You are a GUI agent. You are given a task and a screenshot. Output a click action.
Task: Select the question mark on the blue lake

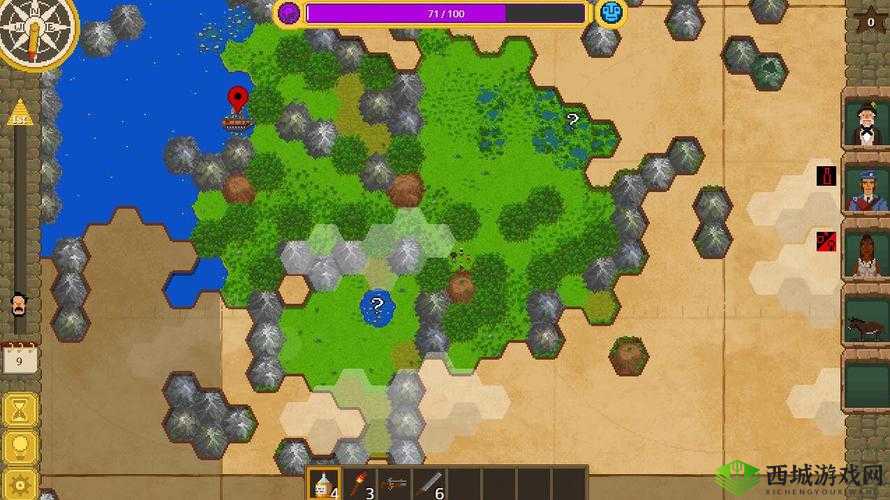(377, 304)
